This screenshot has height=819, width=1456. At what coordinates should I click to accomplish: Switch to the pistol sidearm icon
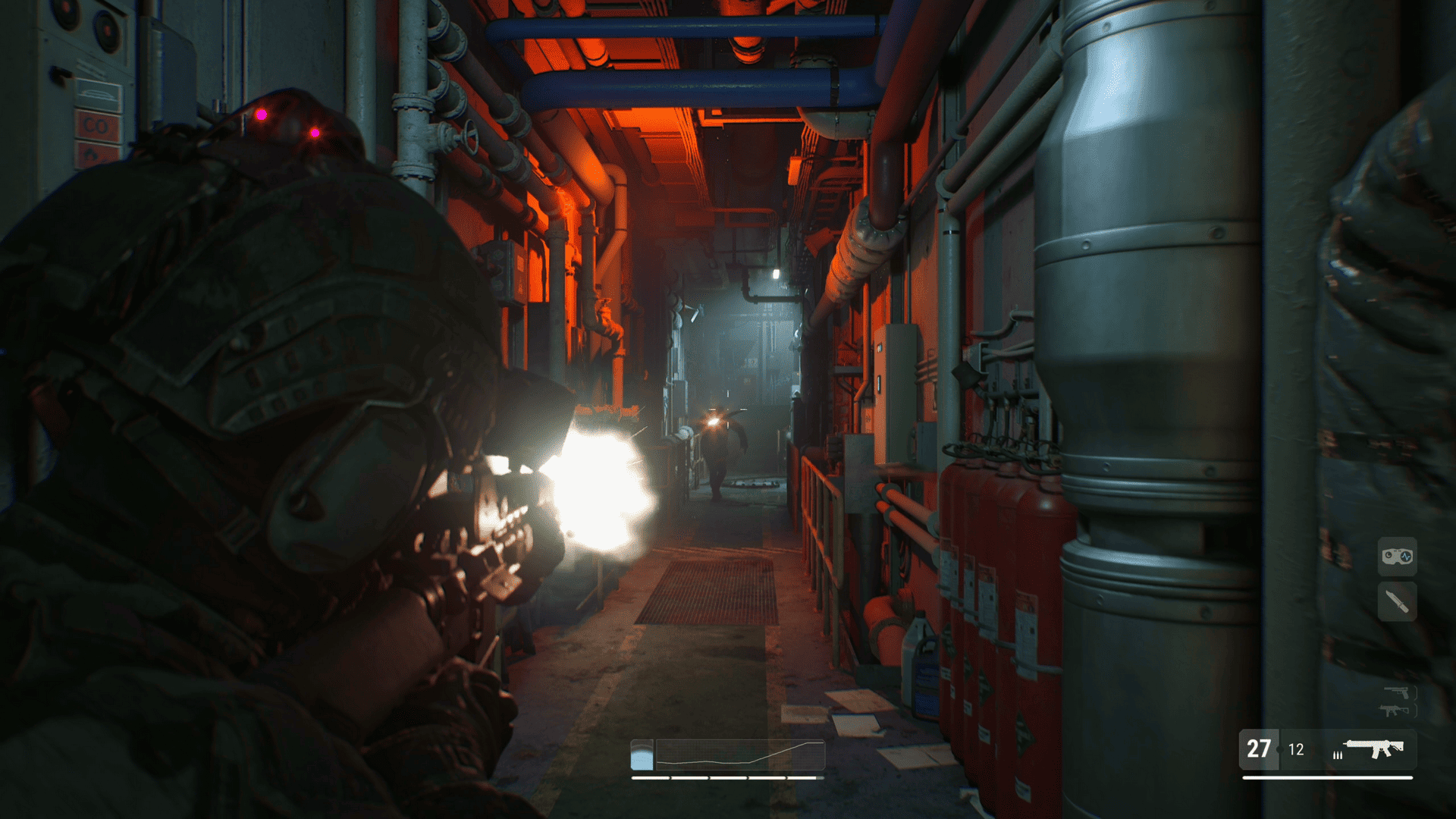point(1397,692)
